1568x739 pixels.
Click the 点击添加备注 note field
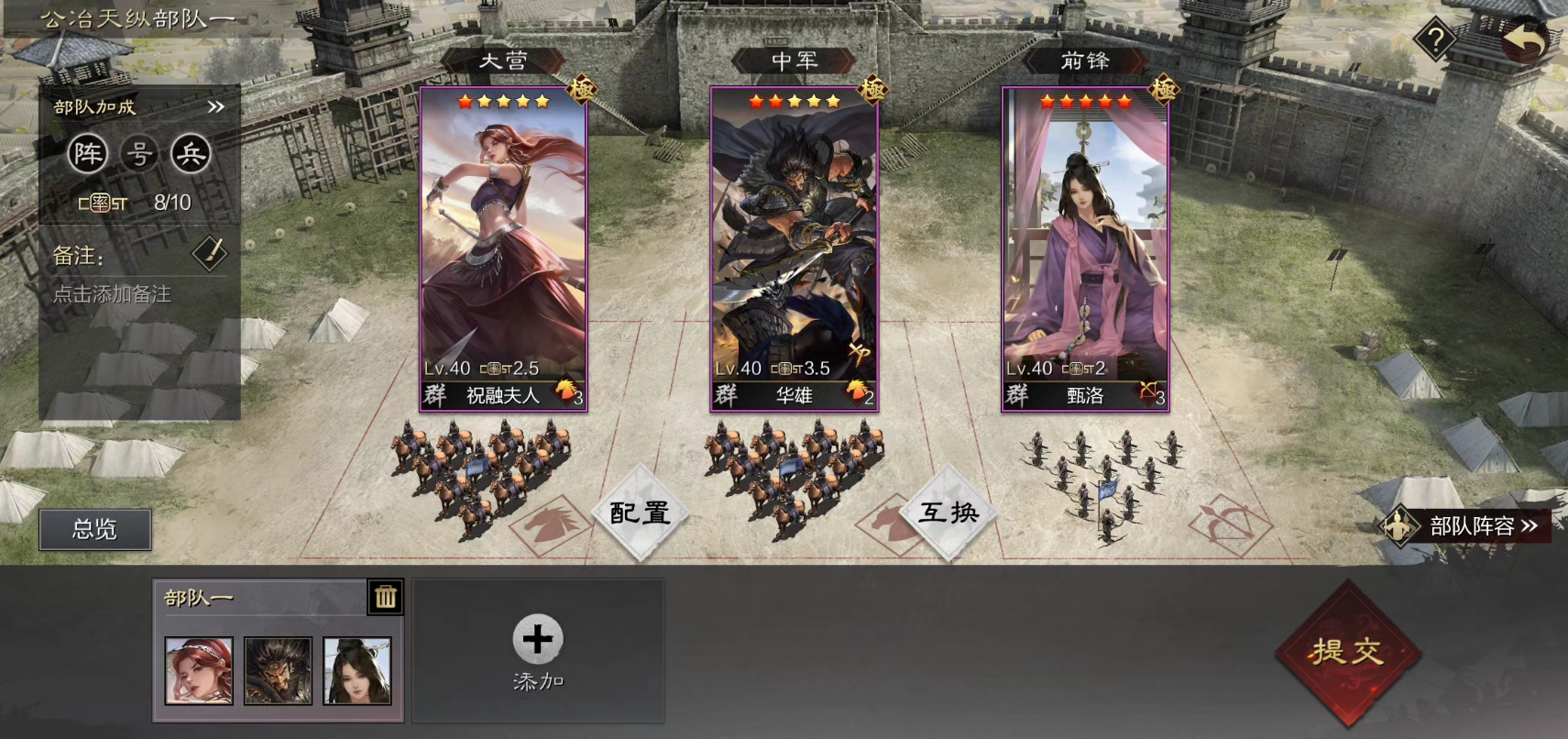[x=113, y=294]
